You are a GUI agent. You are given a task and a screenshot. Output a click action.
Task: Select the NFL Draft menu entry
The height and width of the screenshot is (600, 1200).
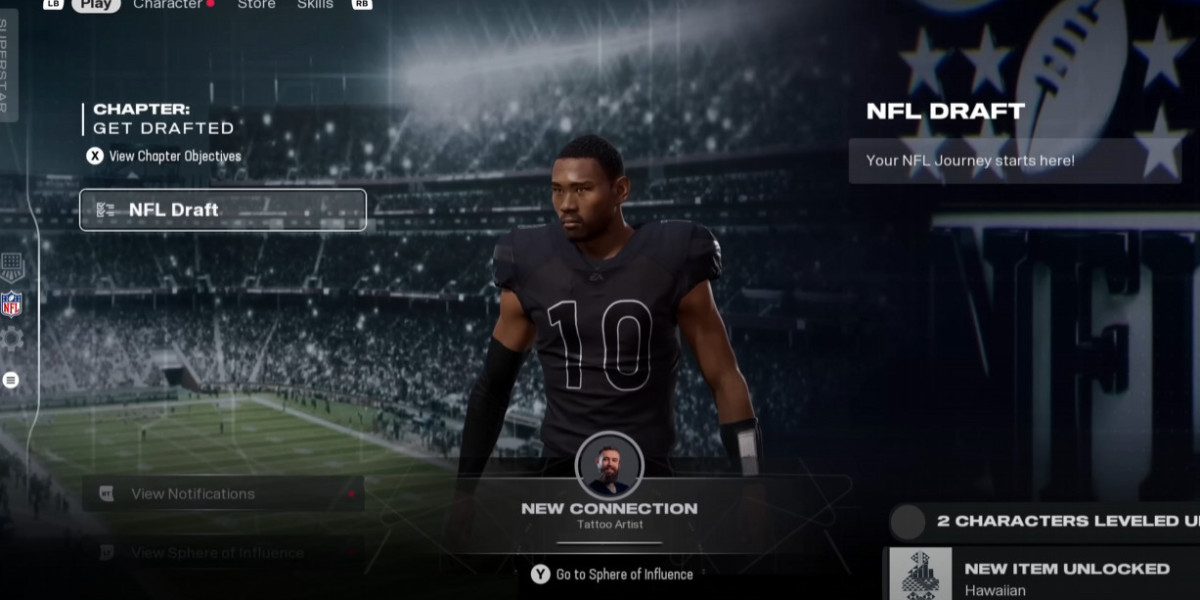223,210
